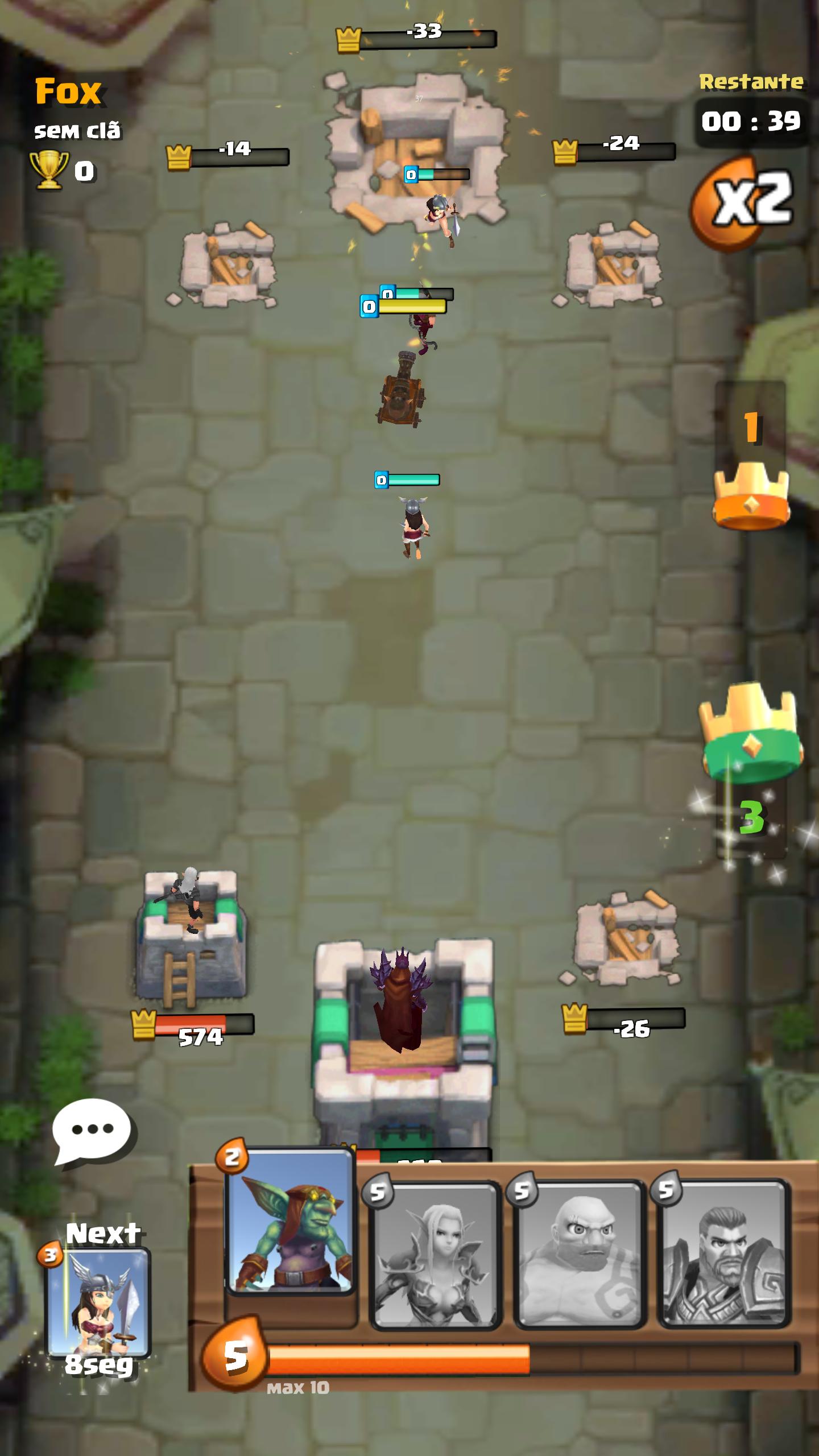Tap the sem clã label
Screen dimensions: 819x1456
(x=80, y=131)
